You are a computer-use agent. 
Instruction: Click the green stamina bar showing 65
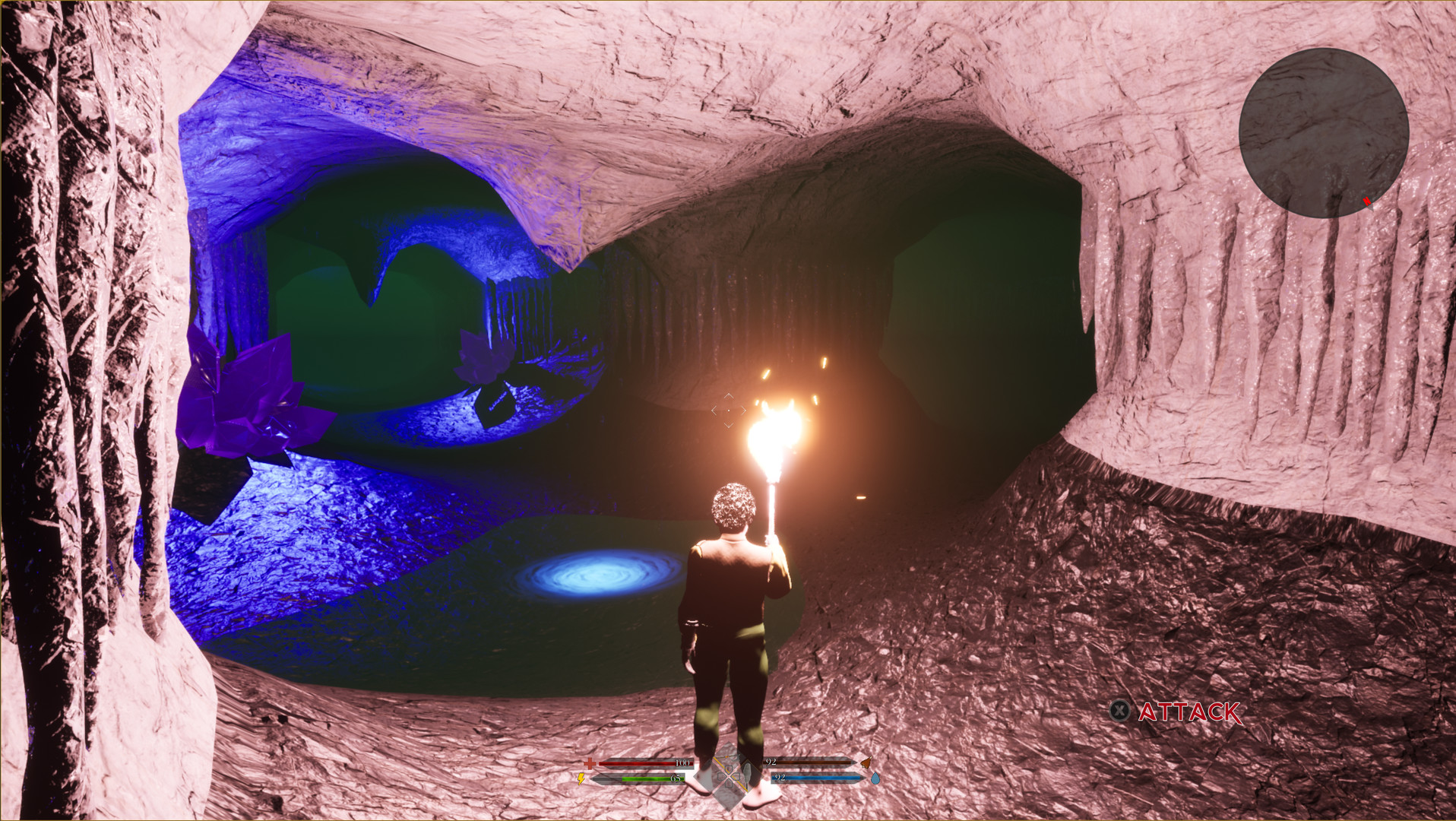point(652,778)
